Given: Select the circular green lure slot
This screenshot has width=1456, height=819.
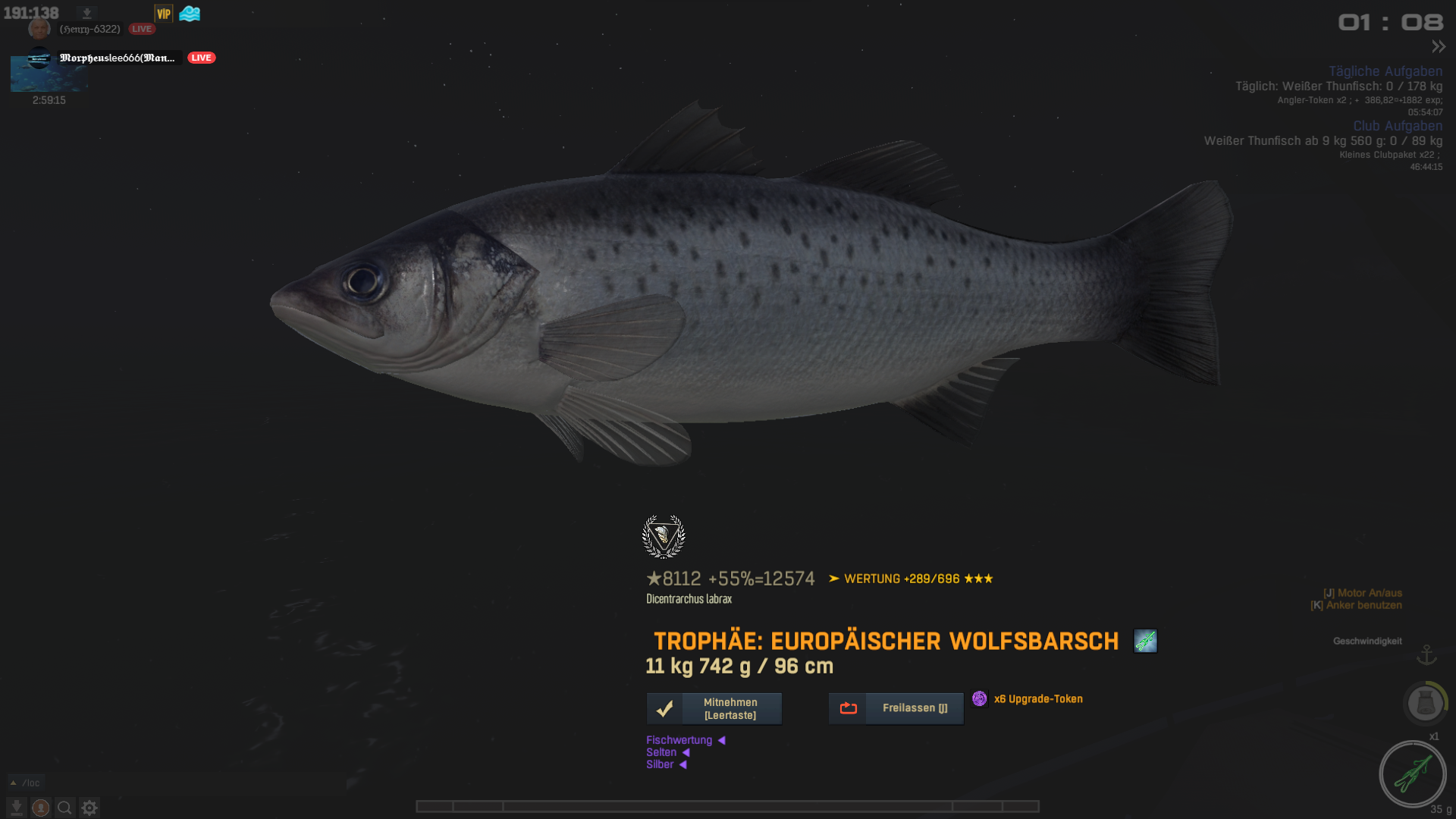Looking at the screenshot, I should pos(1412,774).
